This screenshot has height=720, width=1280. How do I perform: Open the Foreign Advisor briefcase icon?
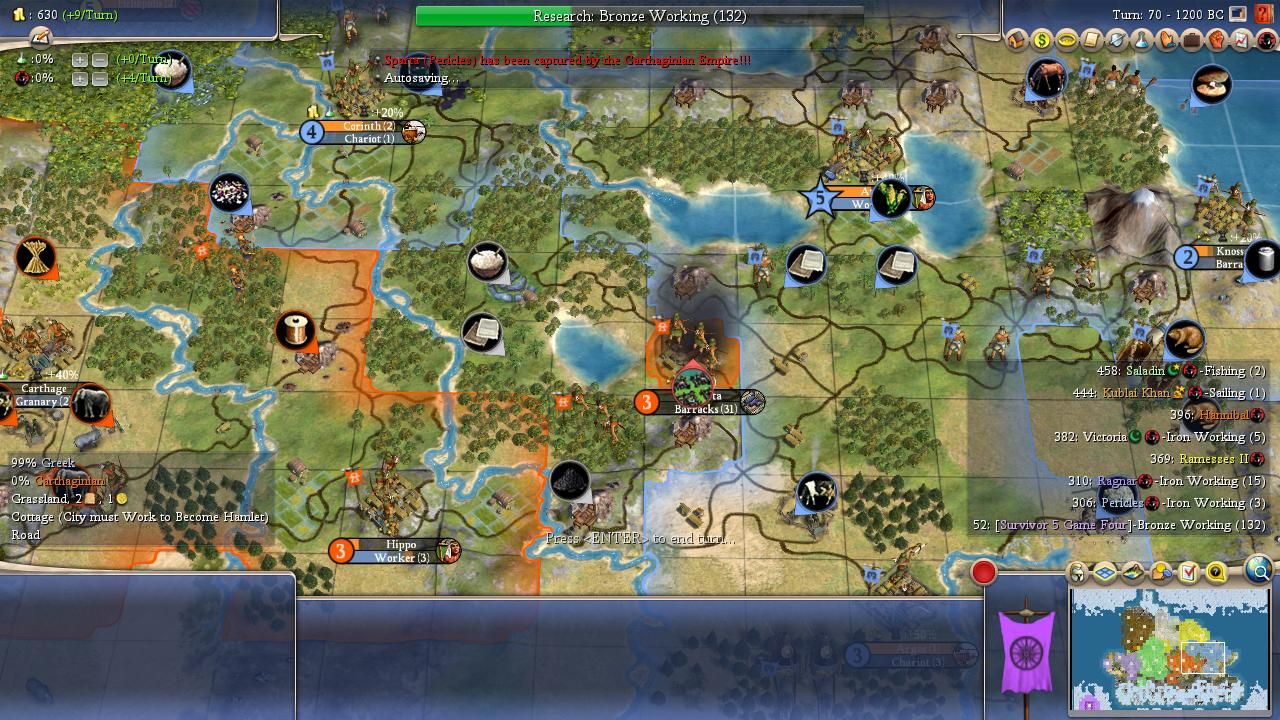1192,41
